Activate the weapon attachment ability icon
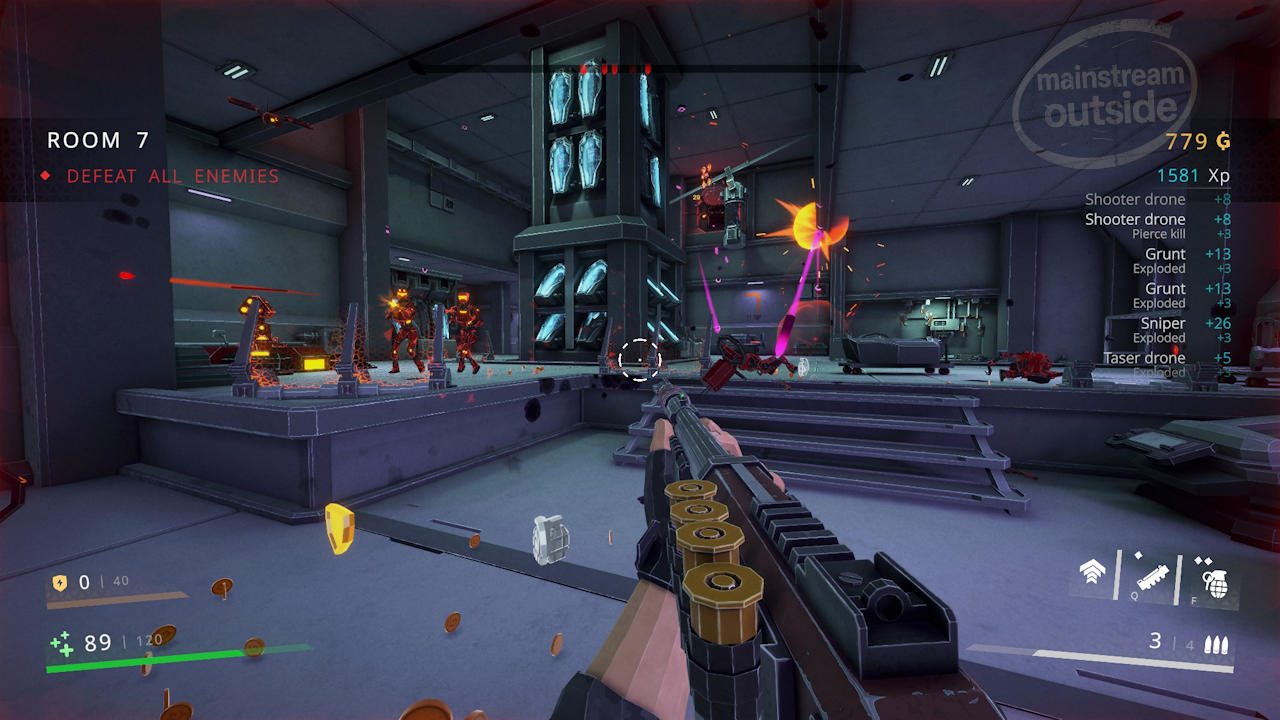 (x=1153, y=578)
